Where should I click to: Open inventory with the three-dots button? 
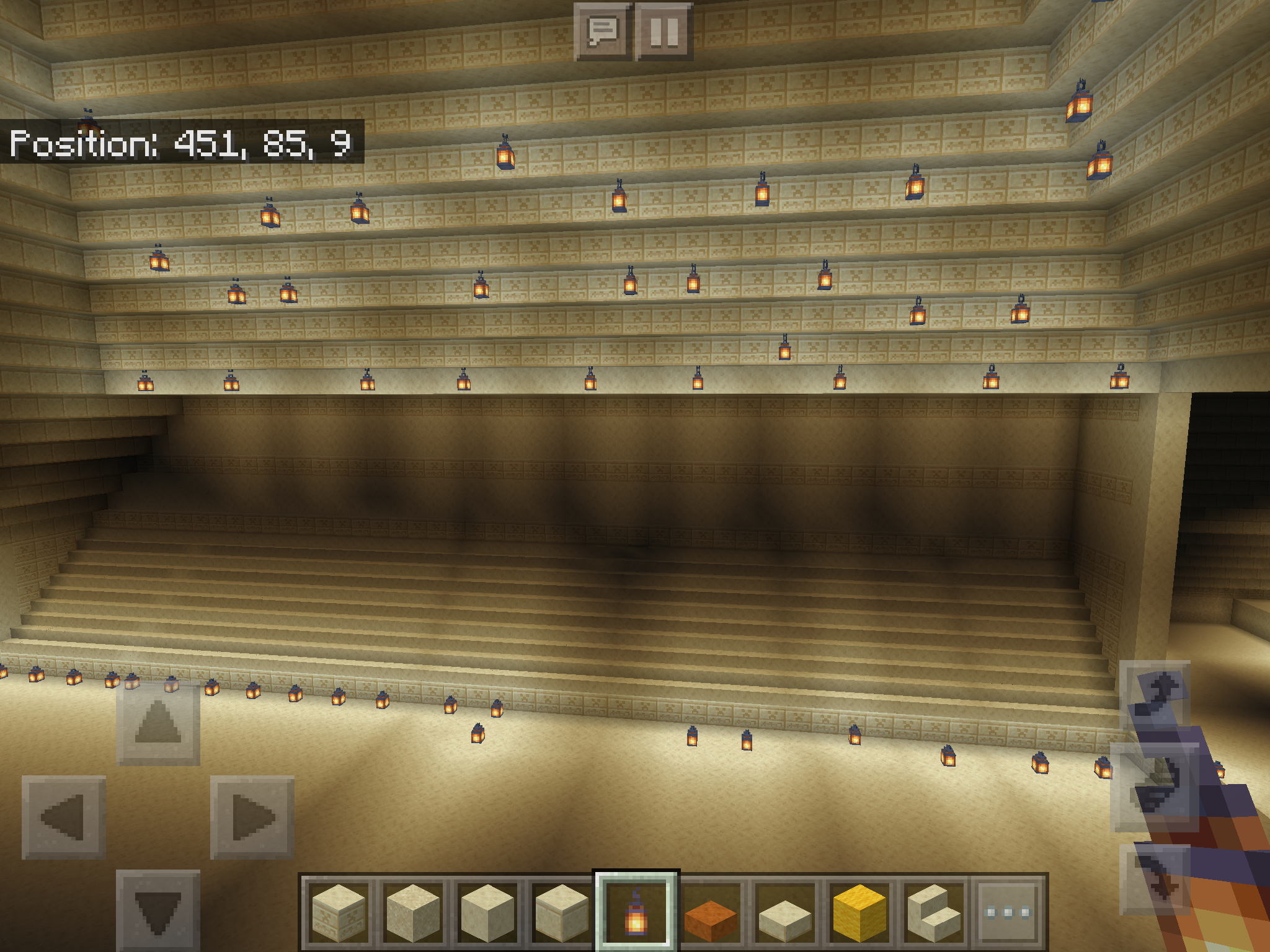1009,911
